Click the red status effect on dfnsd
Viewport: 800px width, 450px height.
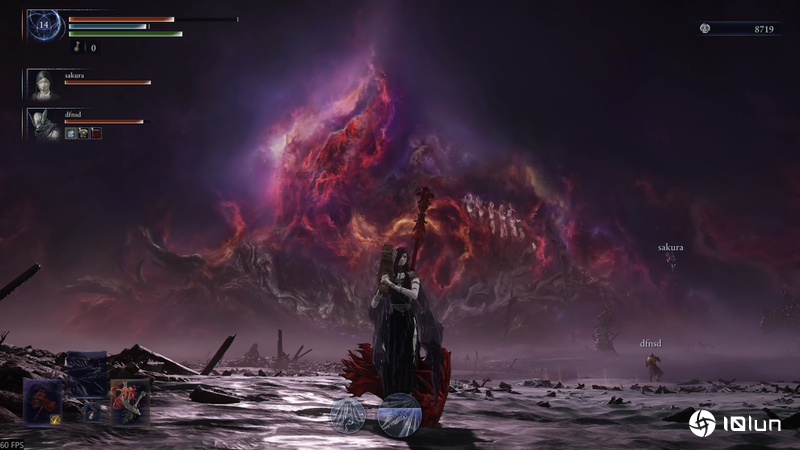[x=96, y=133]
